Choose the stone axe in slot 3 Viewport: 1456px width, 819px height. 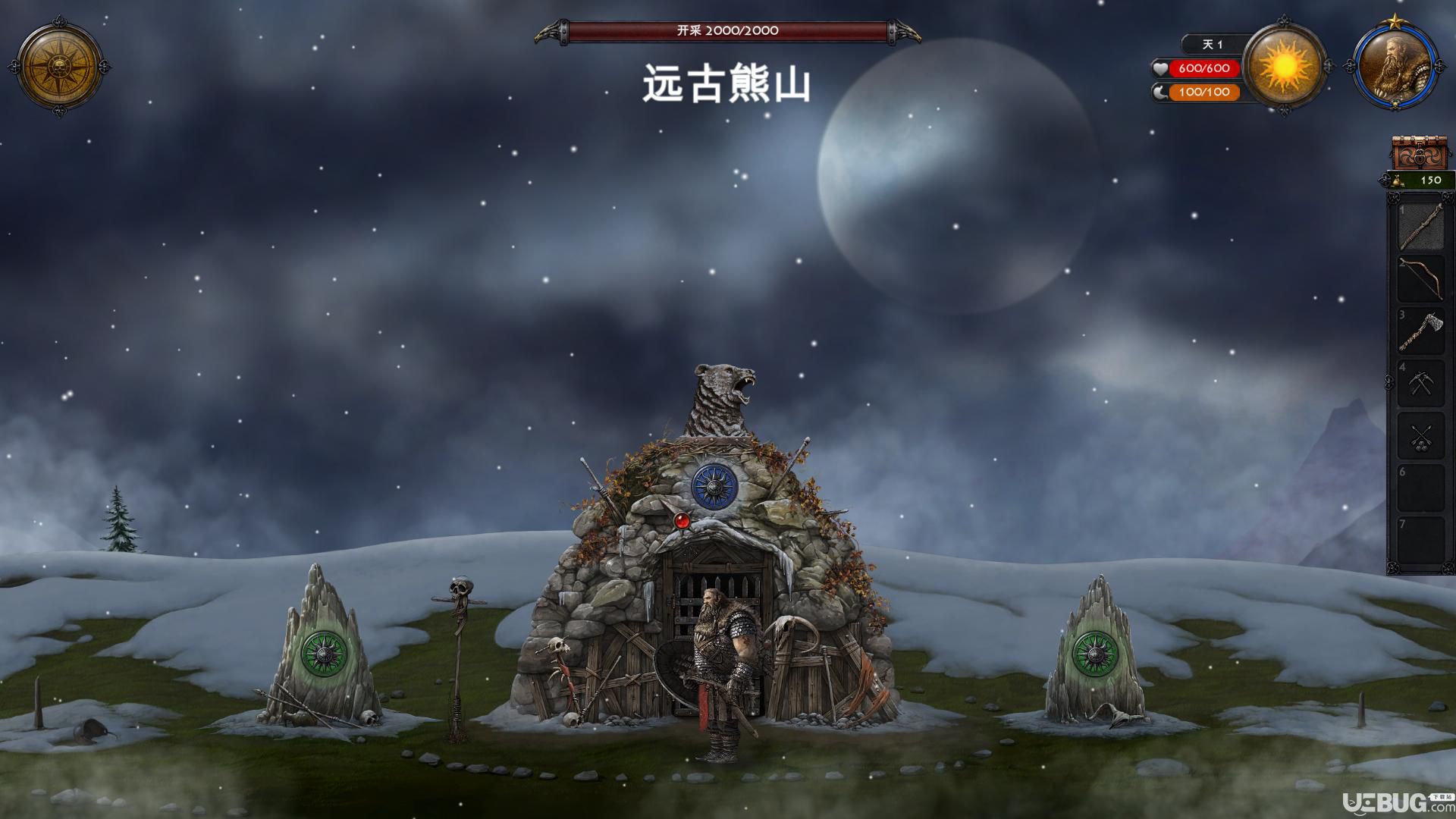[1420, 331]
